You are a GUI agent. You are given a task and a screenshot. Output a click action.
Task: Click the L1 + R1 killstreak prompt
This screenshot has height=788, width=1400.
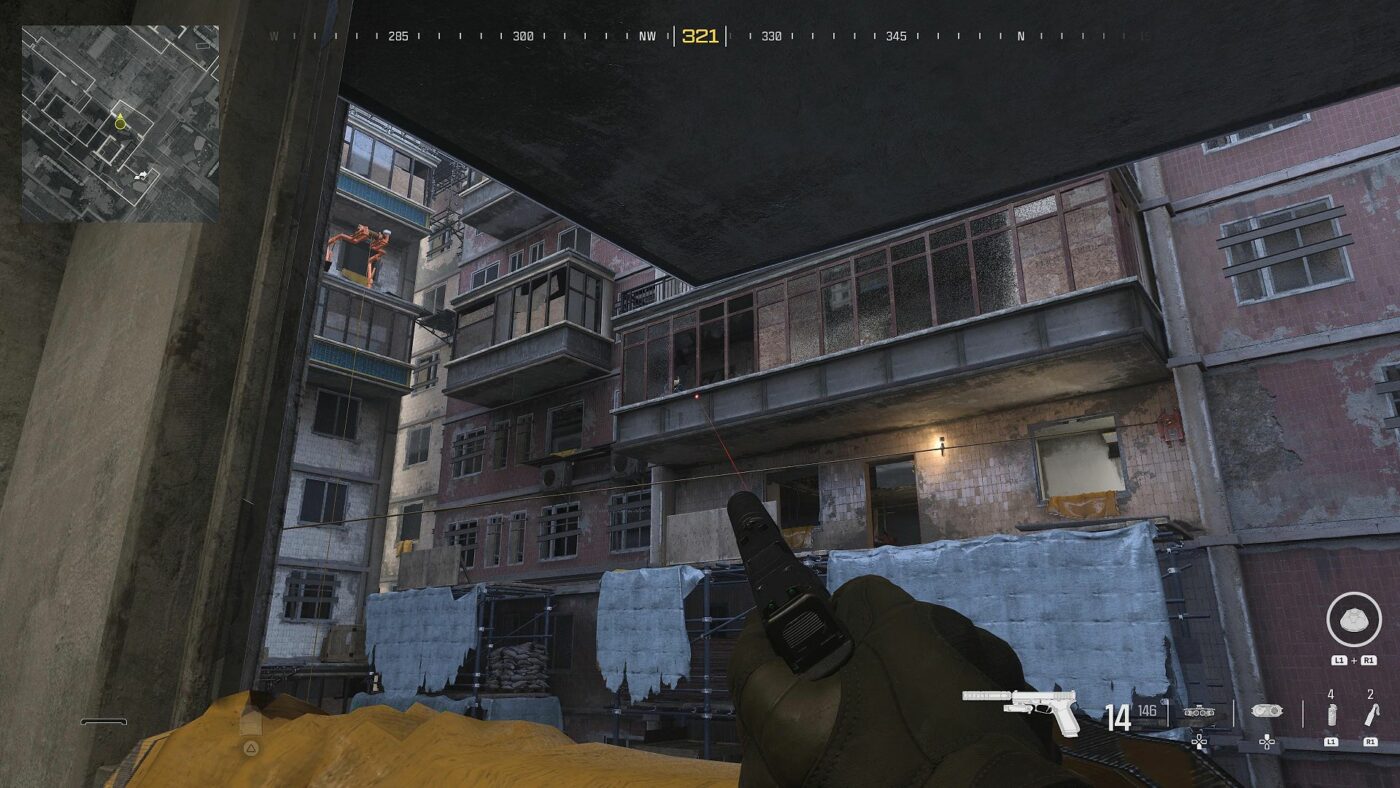click(x=1352, y=660)
